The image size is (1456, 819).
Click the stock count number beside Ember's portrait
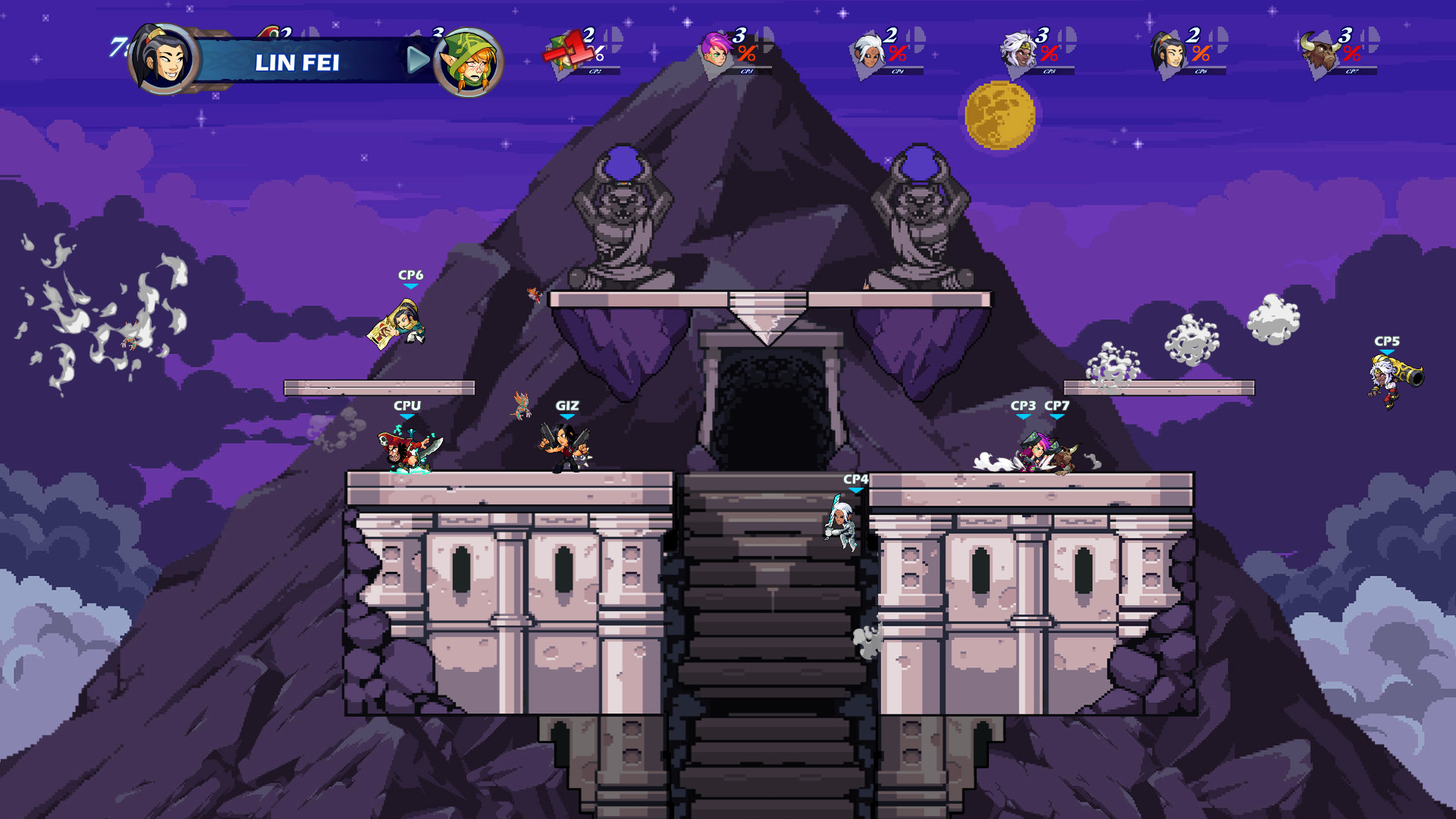pos(436,35)
